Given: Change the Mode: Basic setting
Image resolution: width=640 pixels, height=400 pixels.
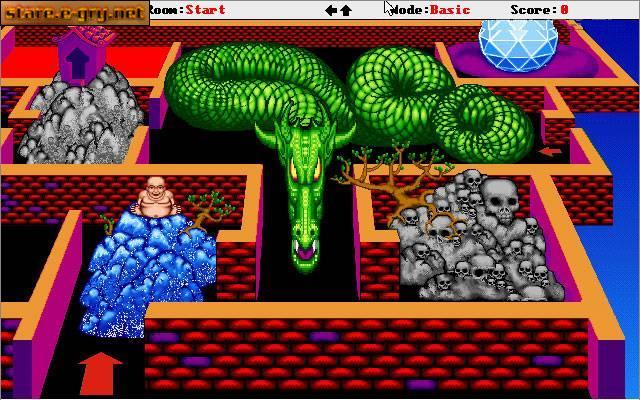Looking at the screenshot, I should click(x=432, y=10).
